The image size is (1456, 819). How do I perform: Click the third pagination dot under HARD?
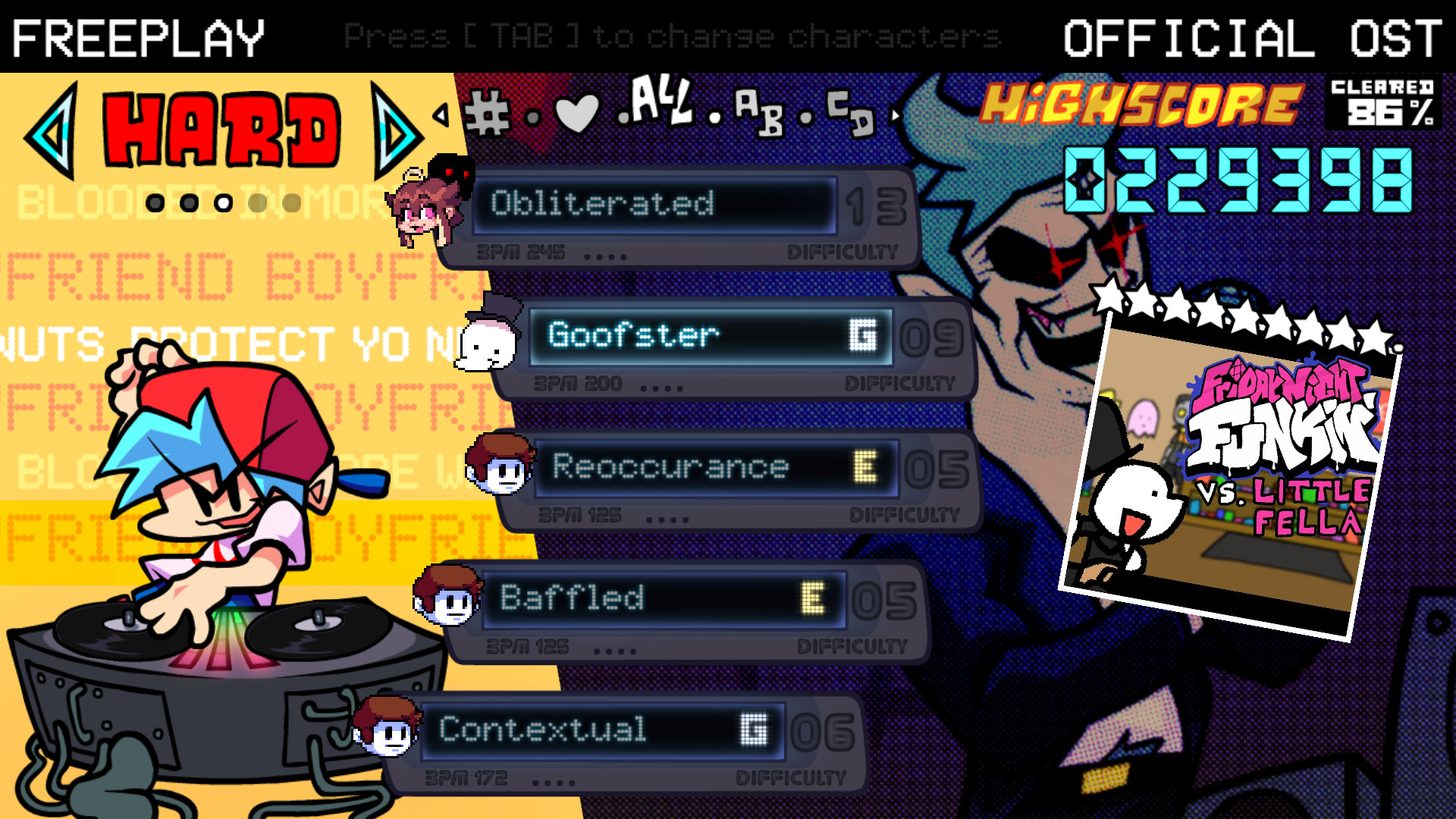pos(222,203)
